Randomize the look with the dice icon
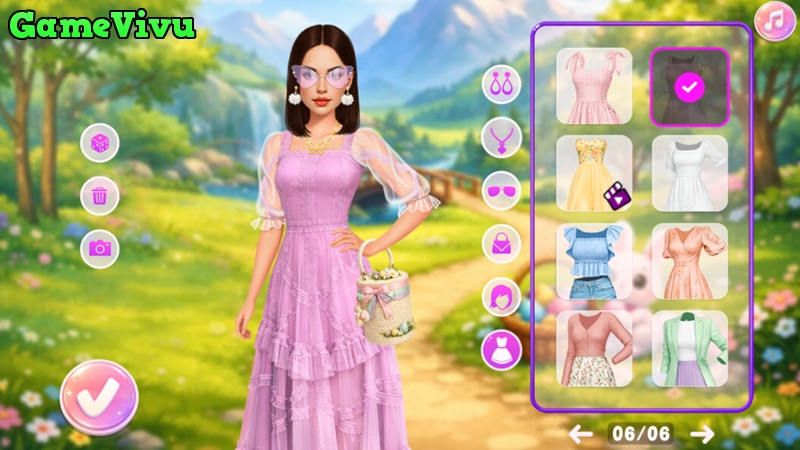Screen dimensions: 800x450 pos(100,143)
